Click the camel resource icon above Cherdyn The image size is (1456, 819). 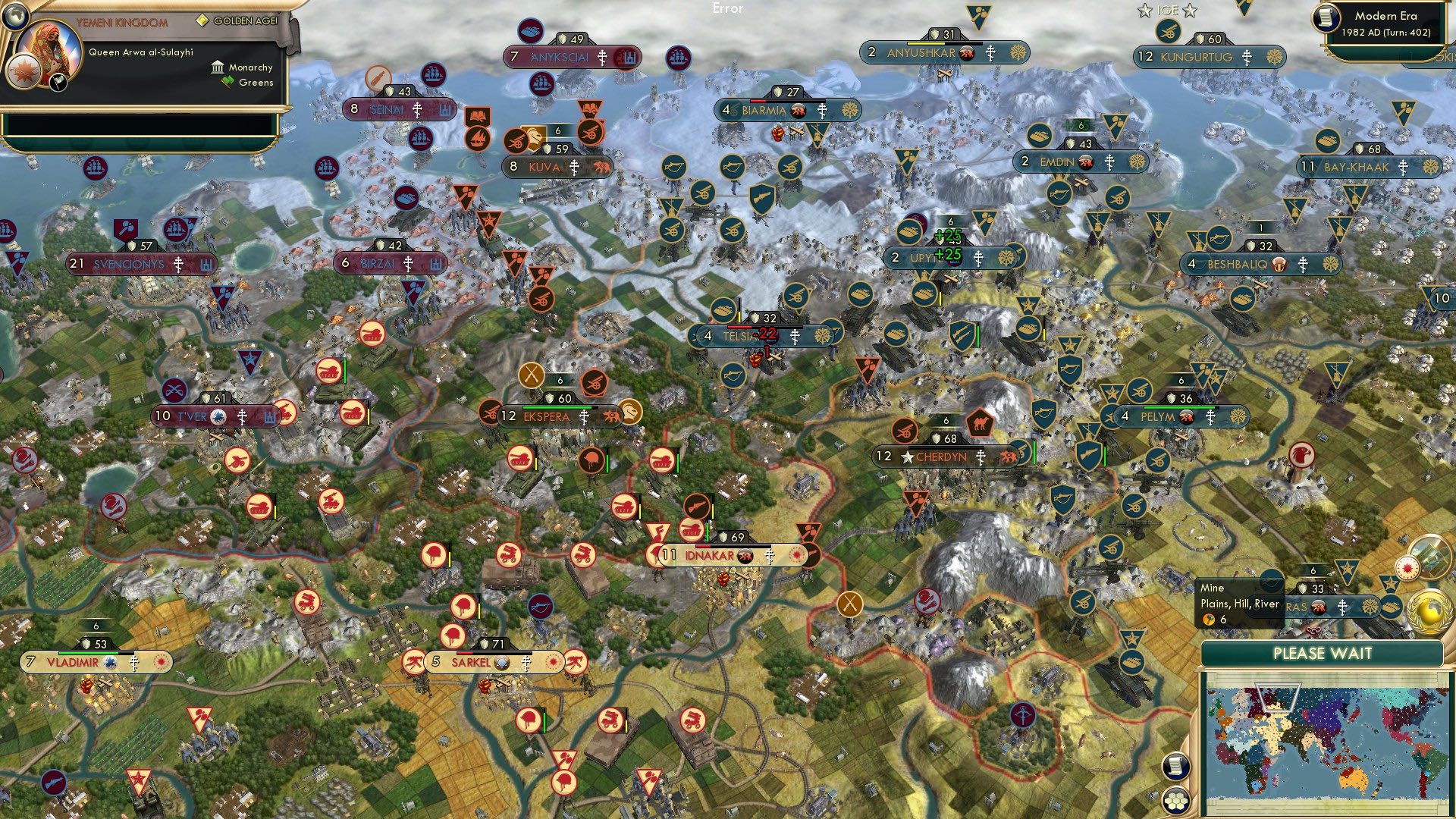click(978, 422)
